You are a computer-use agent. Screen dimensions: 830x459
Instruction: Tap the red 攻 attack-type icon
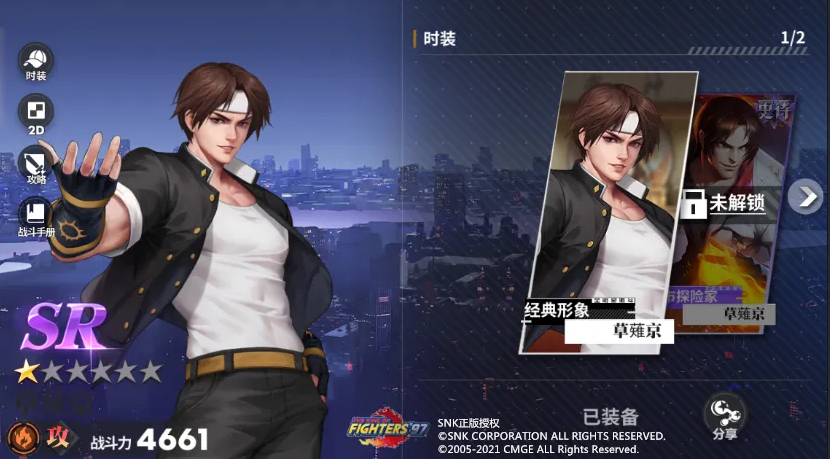tap(59, 438)
